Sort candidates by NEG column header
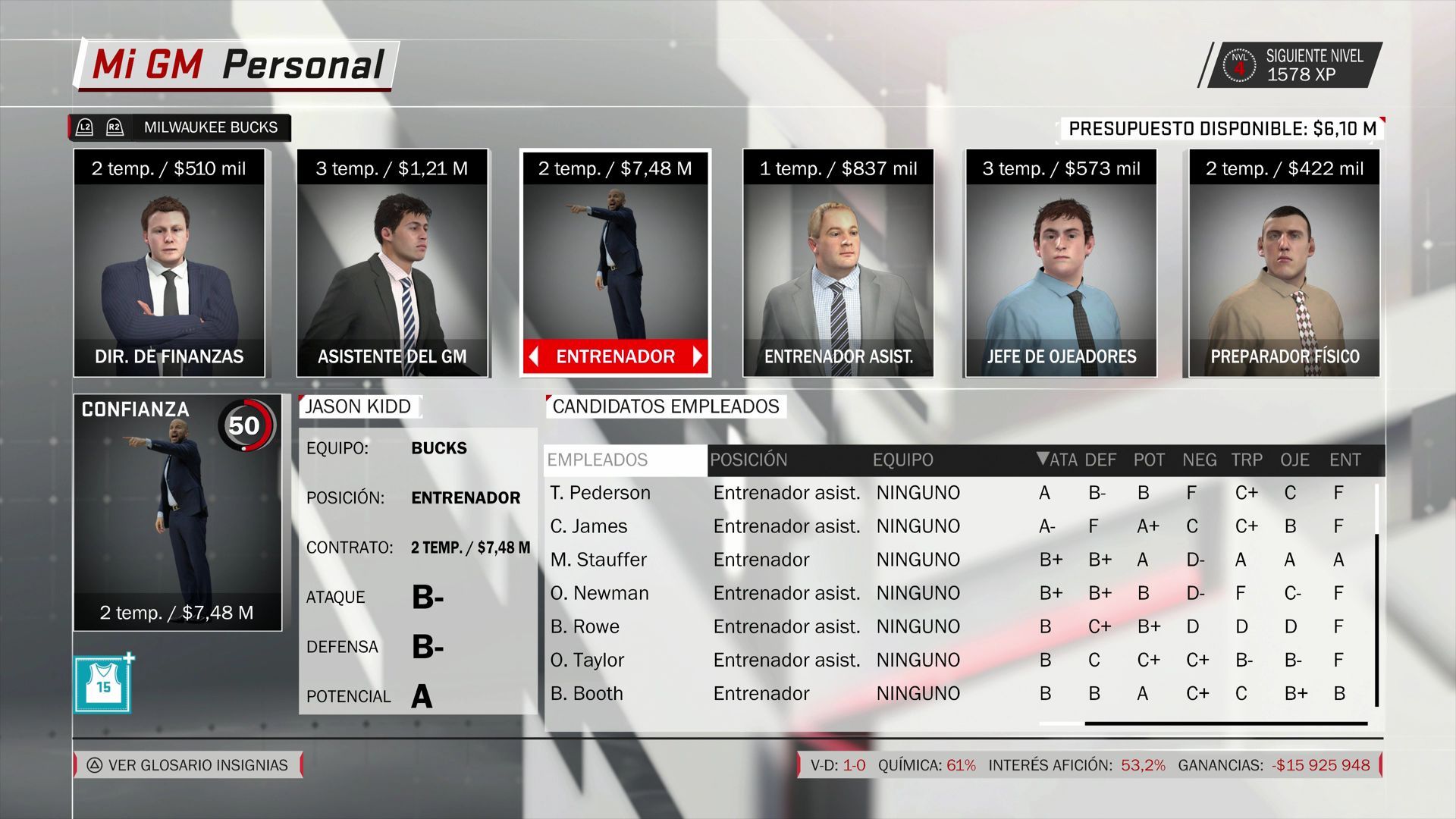Viewport: 1456px width, 819px height. [x=1199, y=460]
